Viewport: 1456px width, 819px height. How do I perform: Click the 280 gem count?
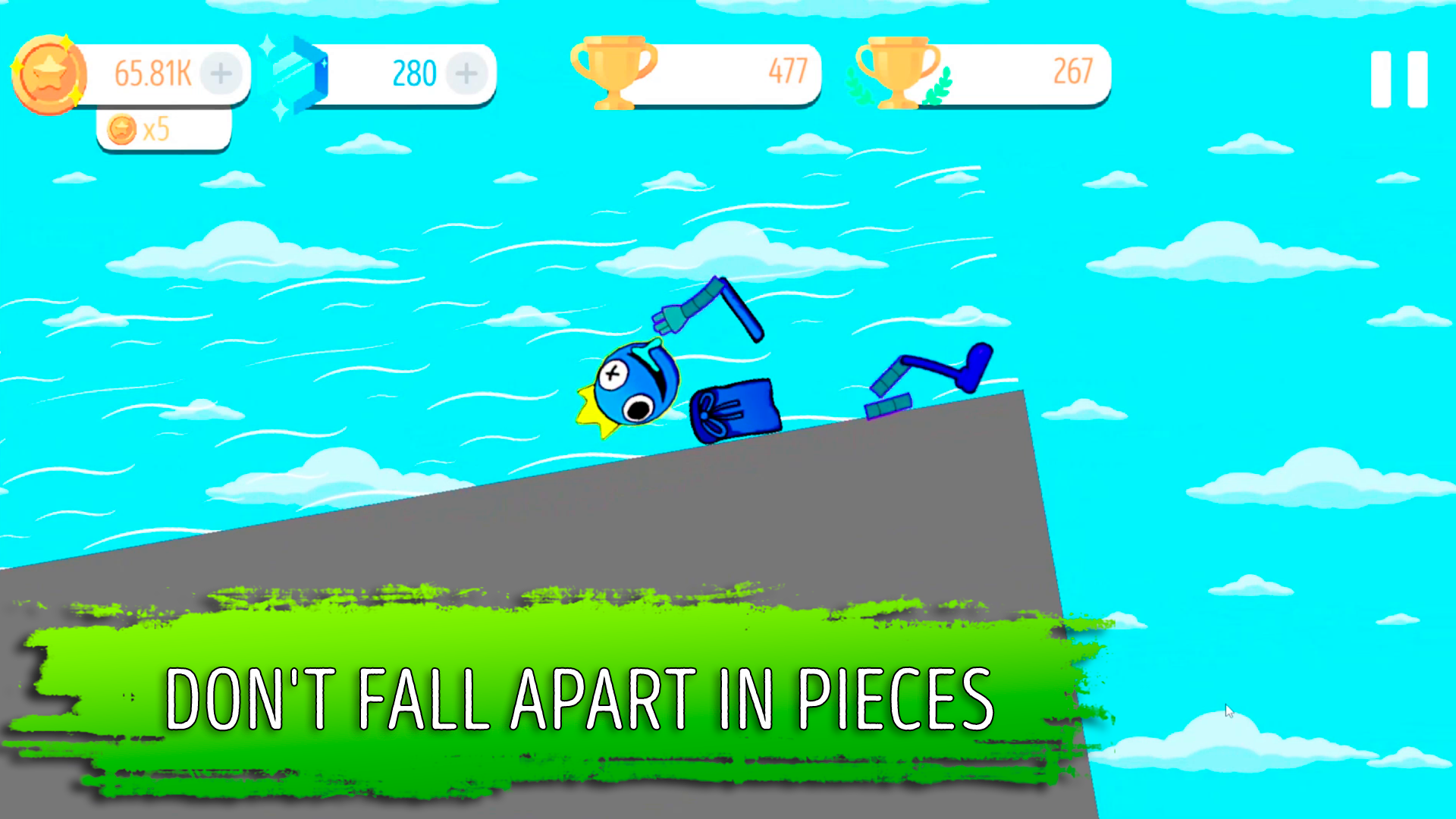pos(414,74)
